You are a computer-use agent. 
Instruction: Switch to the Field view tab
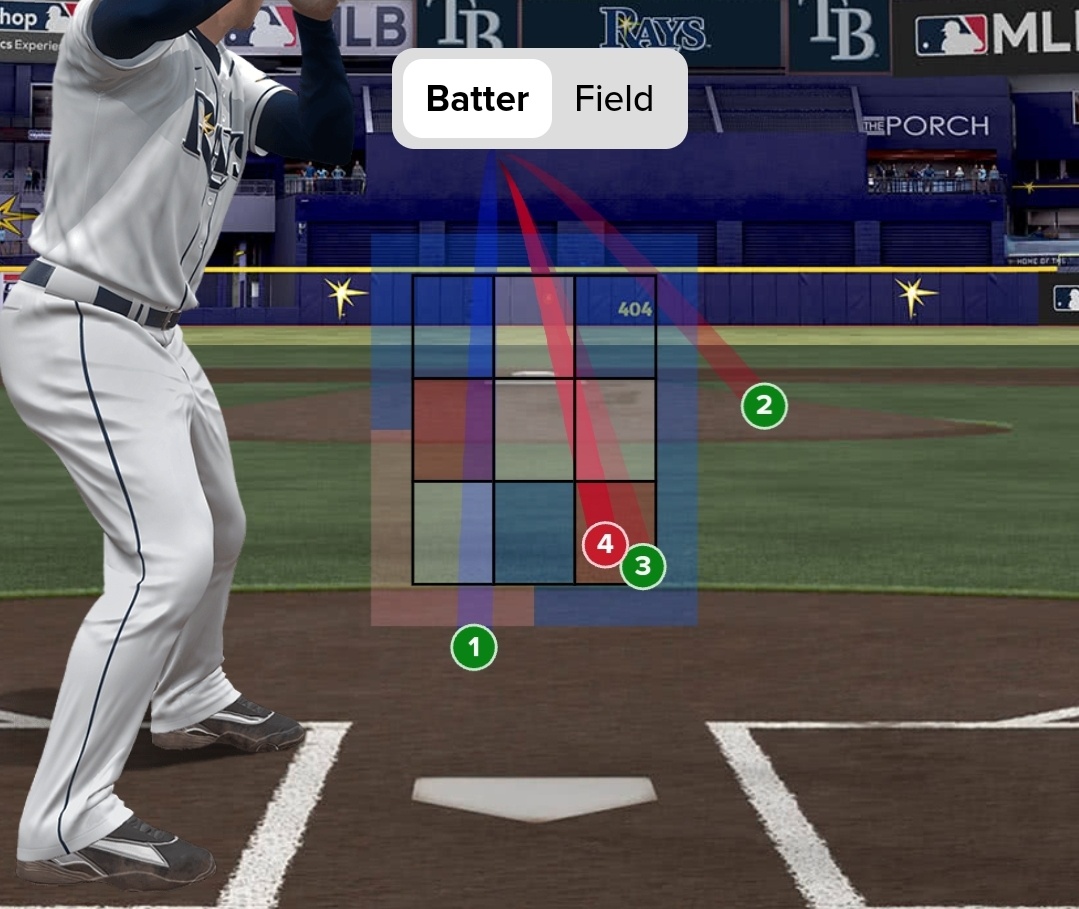pos(614,99)
